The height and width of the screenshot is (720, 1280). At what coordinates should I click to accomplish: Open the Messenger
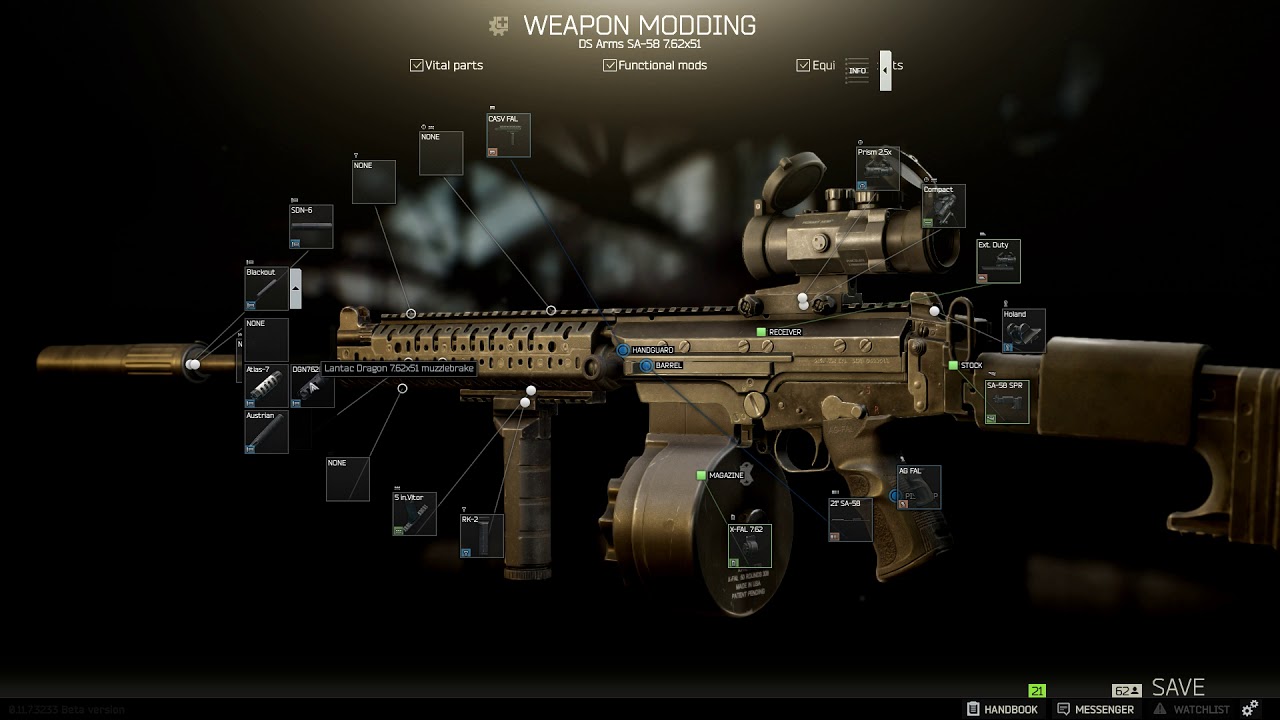point(1096,709)
